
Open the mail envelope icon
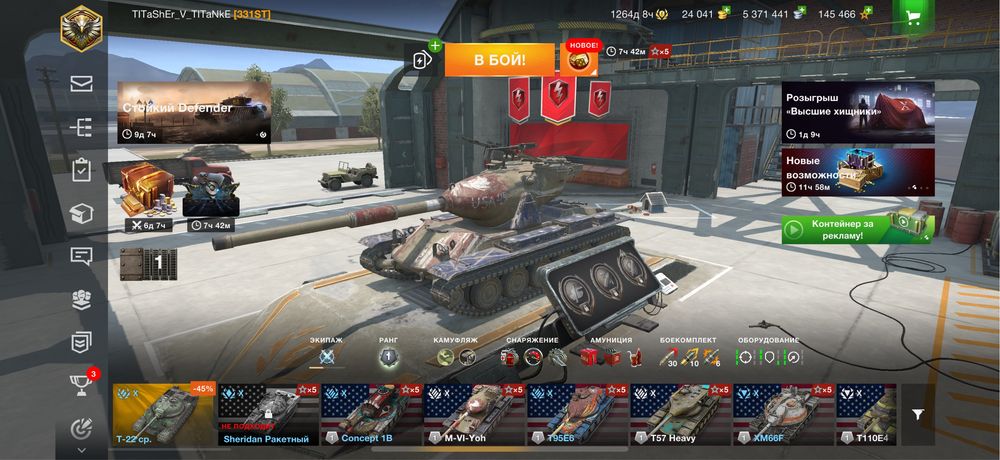[81, 84]
